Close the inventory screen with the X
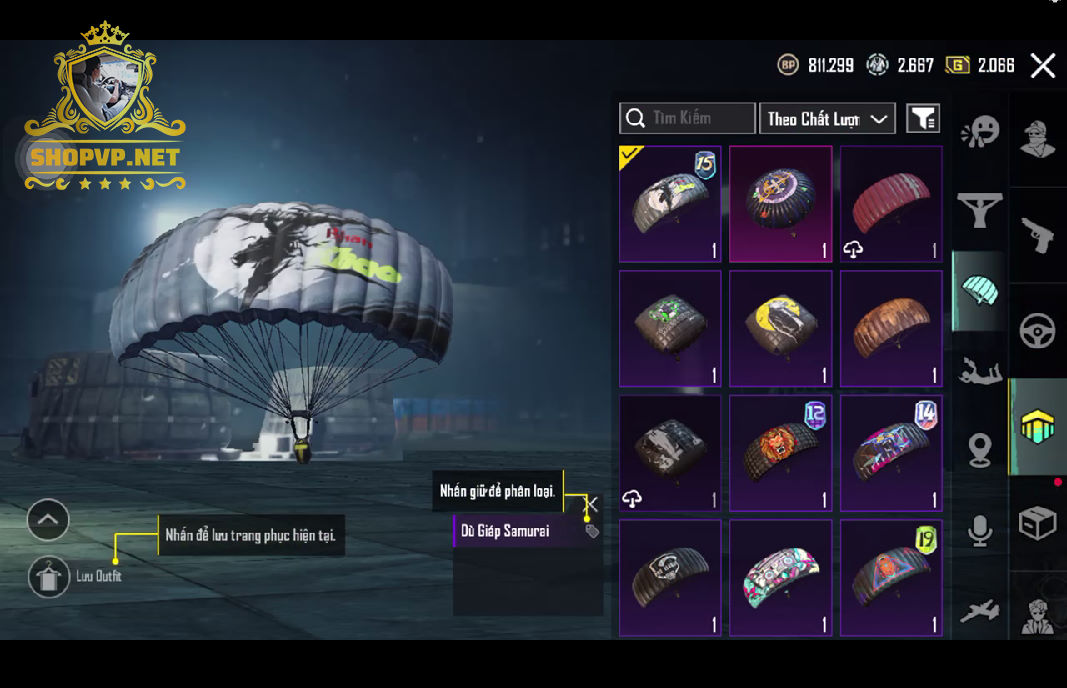 1043,66
